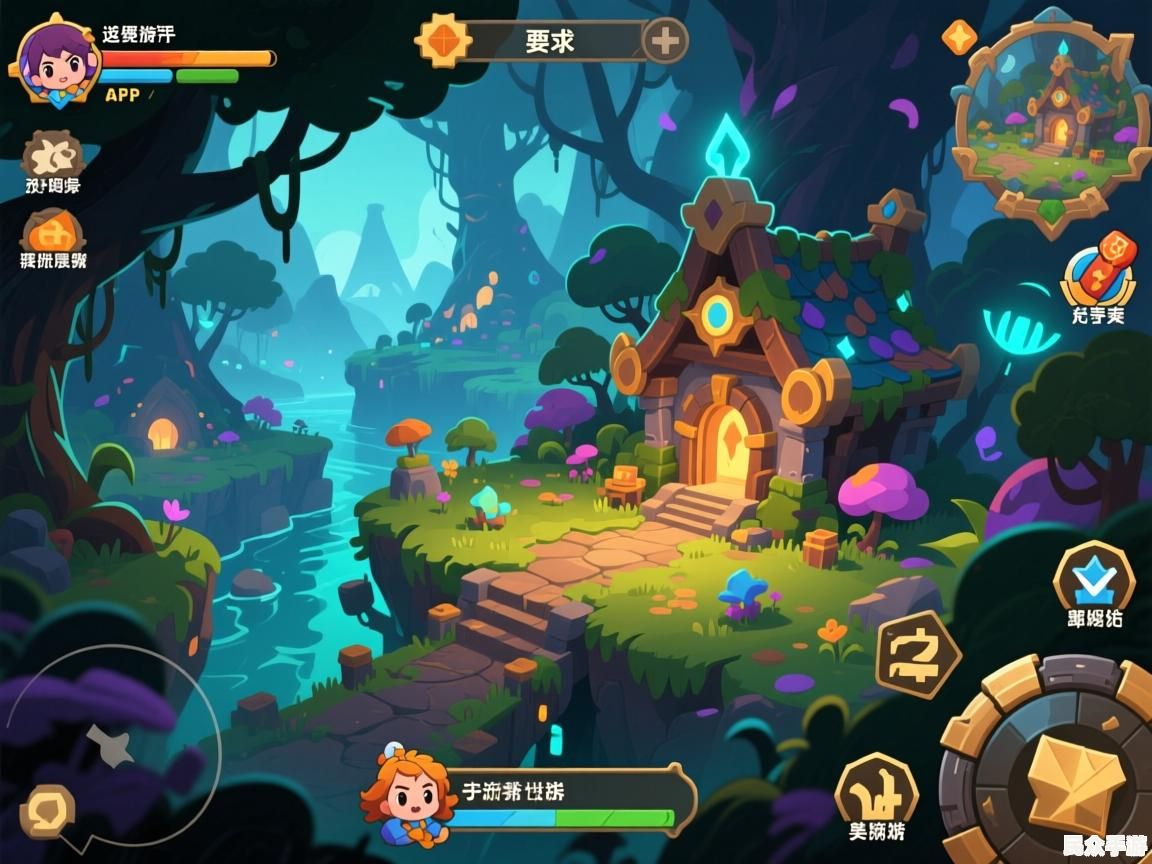
Task: Click the plus button beside 要求
Action: tap(665, 41)
